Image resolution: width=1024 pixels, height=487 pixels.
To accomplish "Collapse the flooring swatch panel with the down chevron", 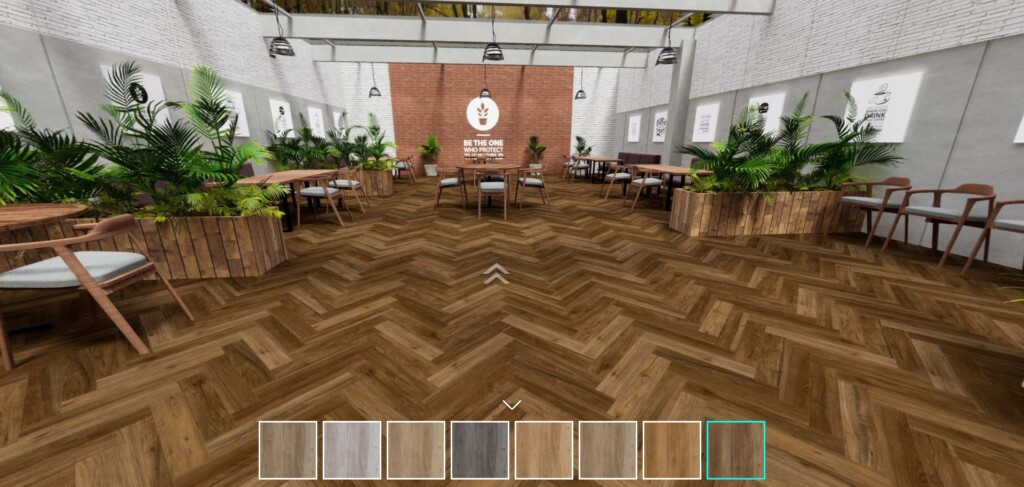I will click(512, 405).
